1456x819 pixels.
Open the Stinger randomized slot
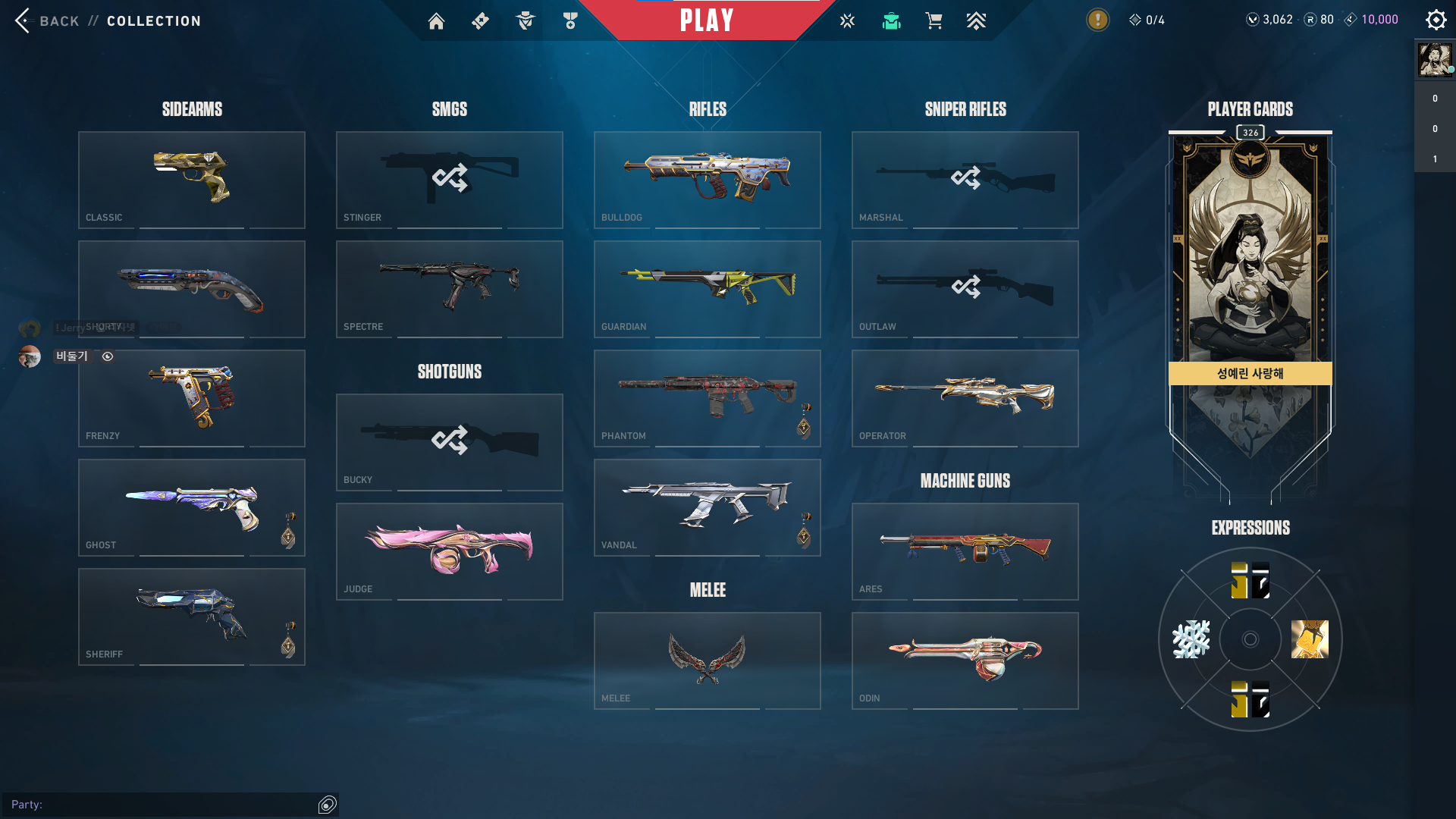(x=450, y=180)
